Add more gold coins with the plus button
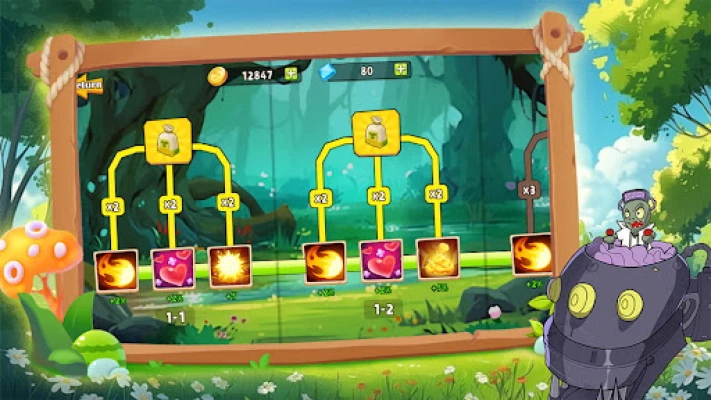This screenshot has height=400, width=711. (x=290, y=73)
